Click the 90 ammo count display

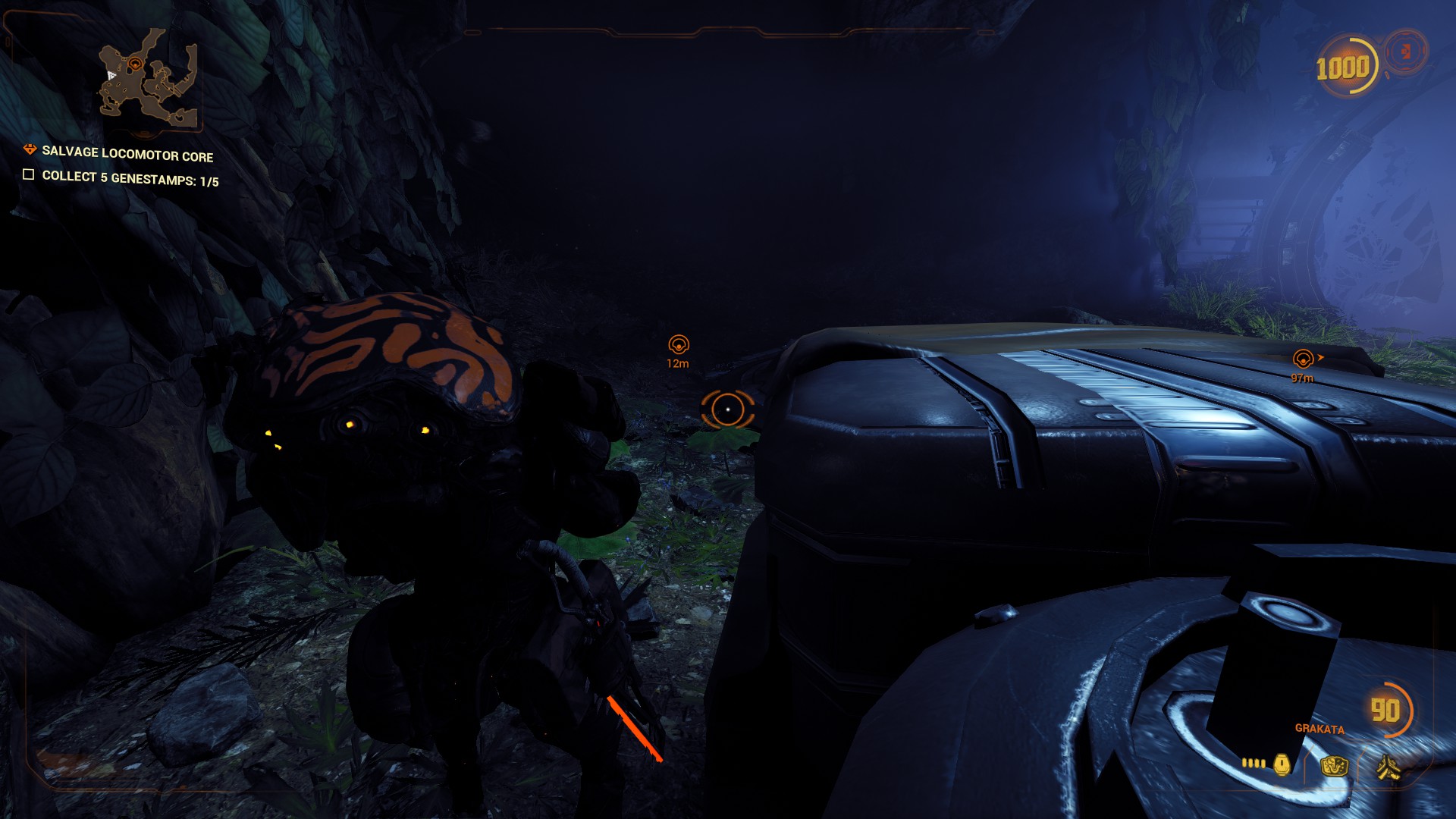pyautogui.click(x=1385, y=711)
